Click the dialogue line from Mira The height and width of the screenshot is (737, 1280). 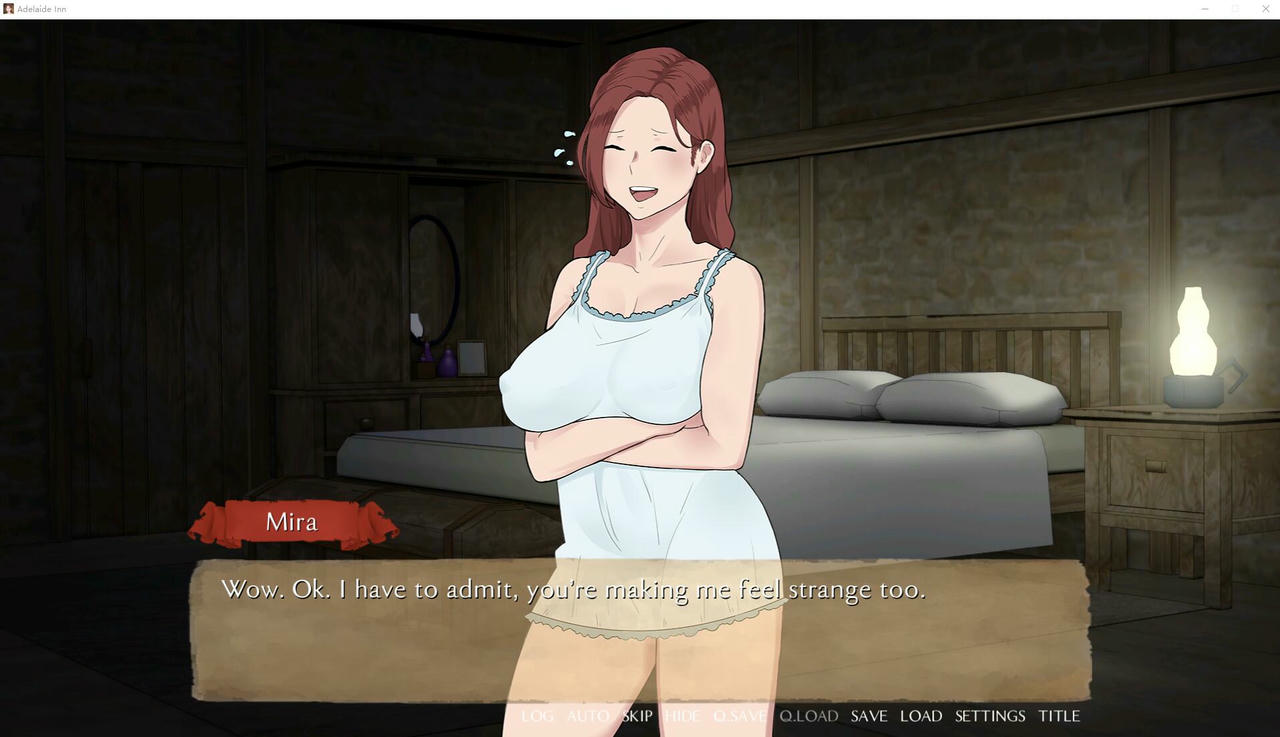573,589
